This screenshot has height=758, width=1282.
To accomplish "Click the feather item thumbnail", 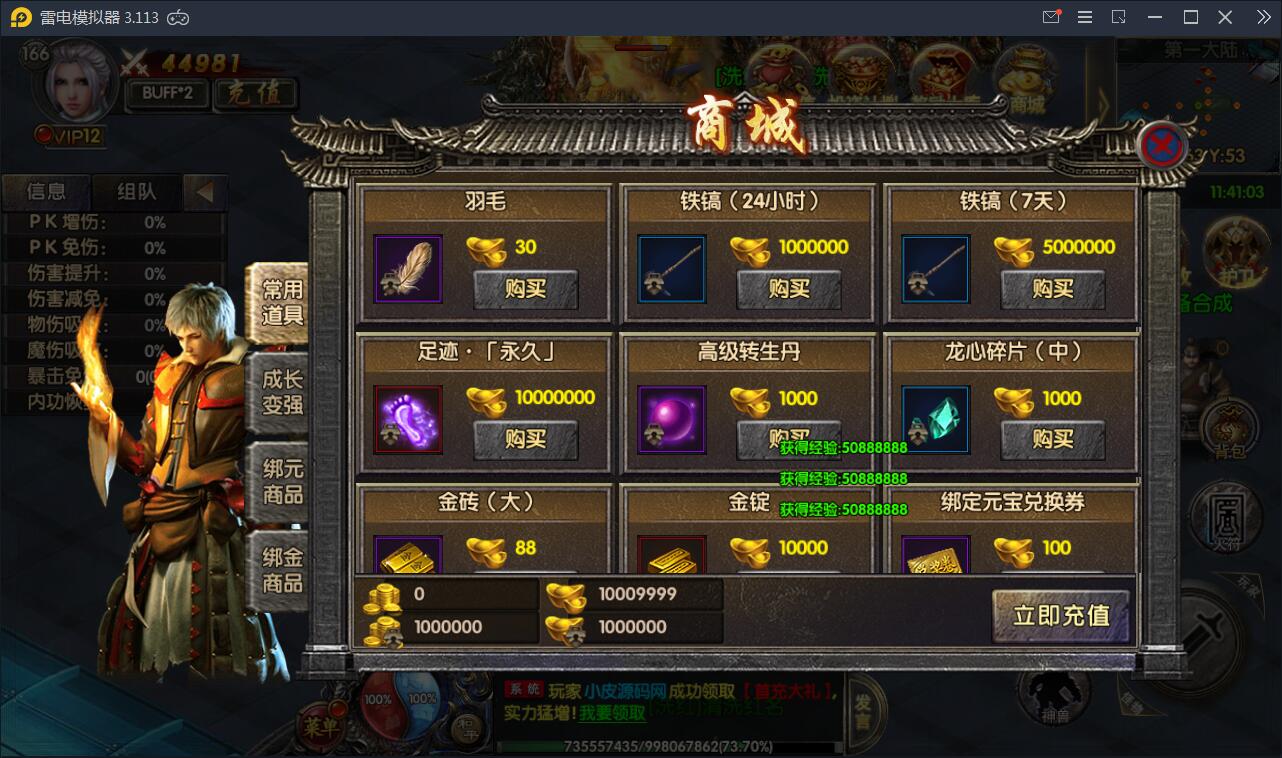I will (x=408, y=268).
